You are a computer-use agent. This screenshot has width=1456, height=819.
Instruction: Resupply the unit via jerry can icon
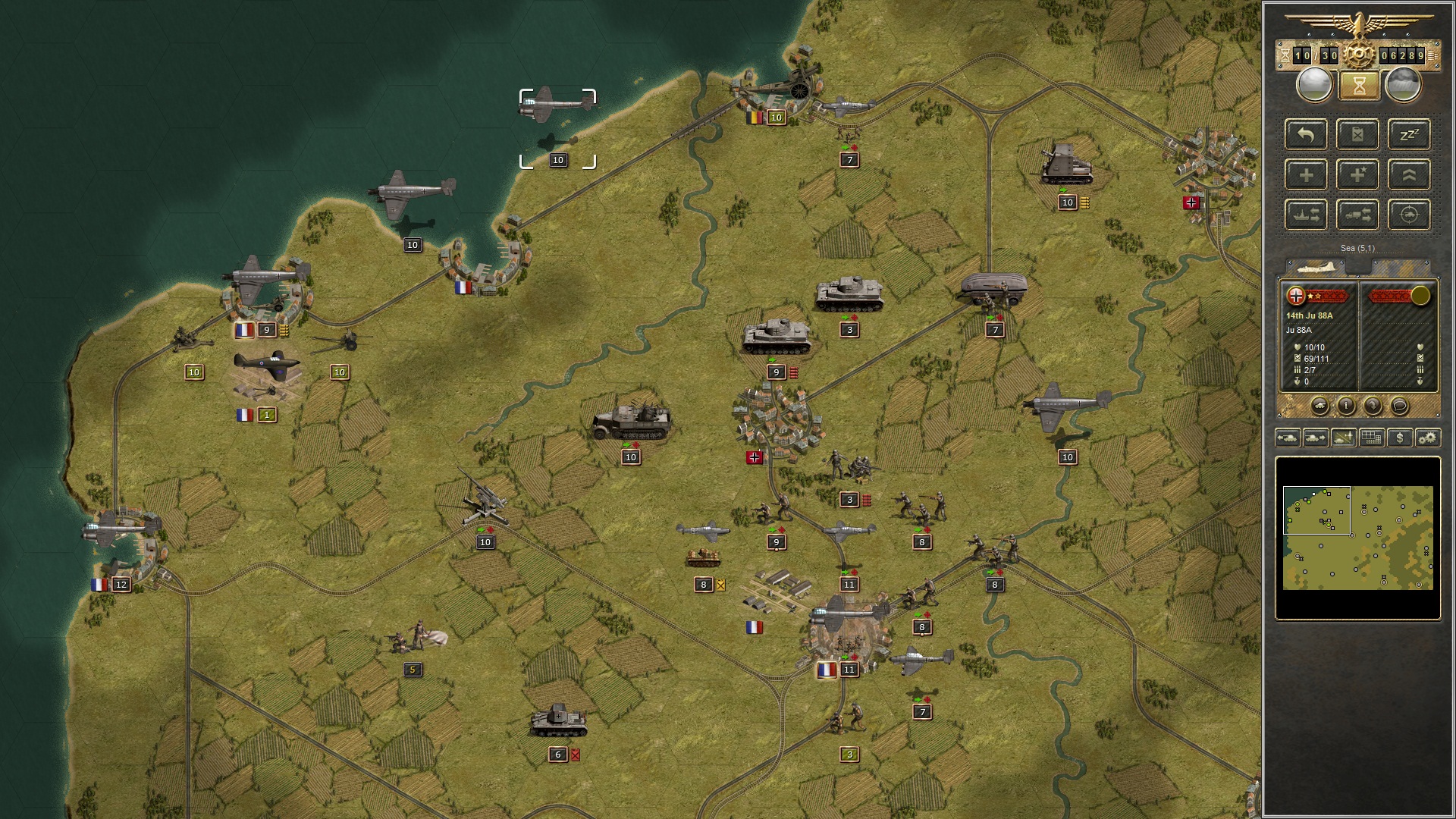click(x=1359, y=135)
